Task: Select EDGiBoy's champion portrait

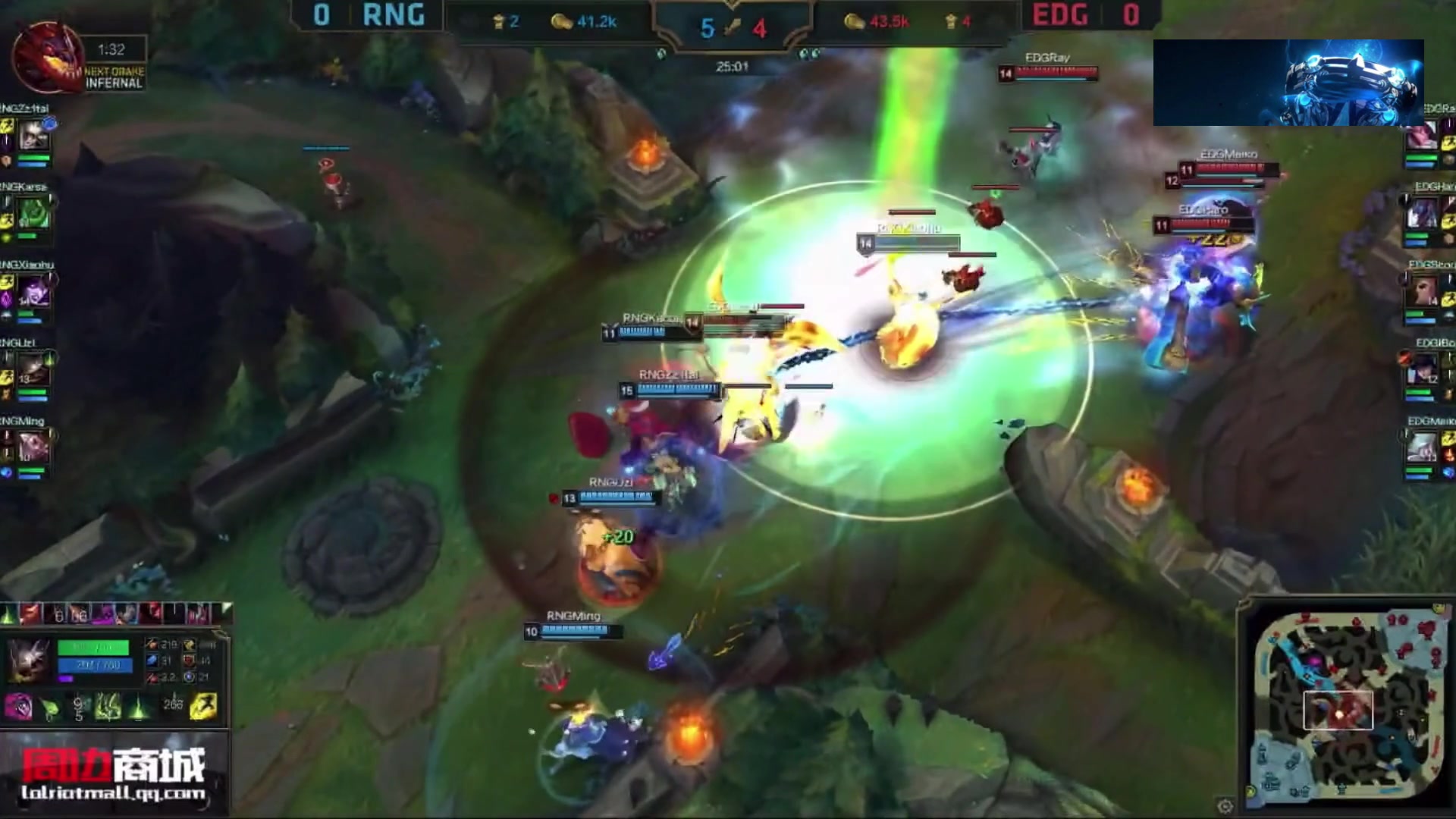Action: [1423, 371]
